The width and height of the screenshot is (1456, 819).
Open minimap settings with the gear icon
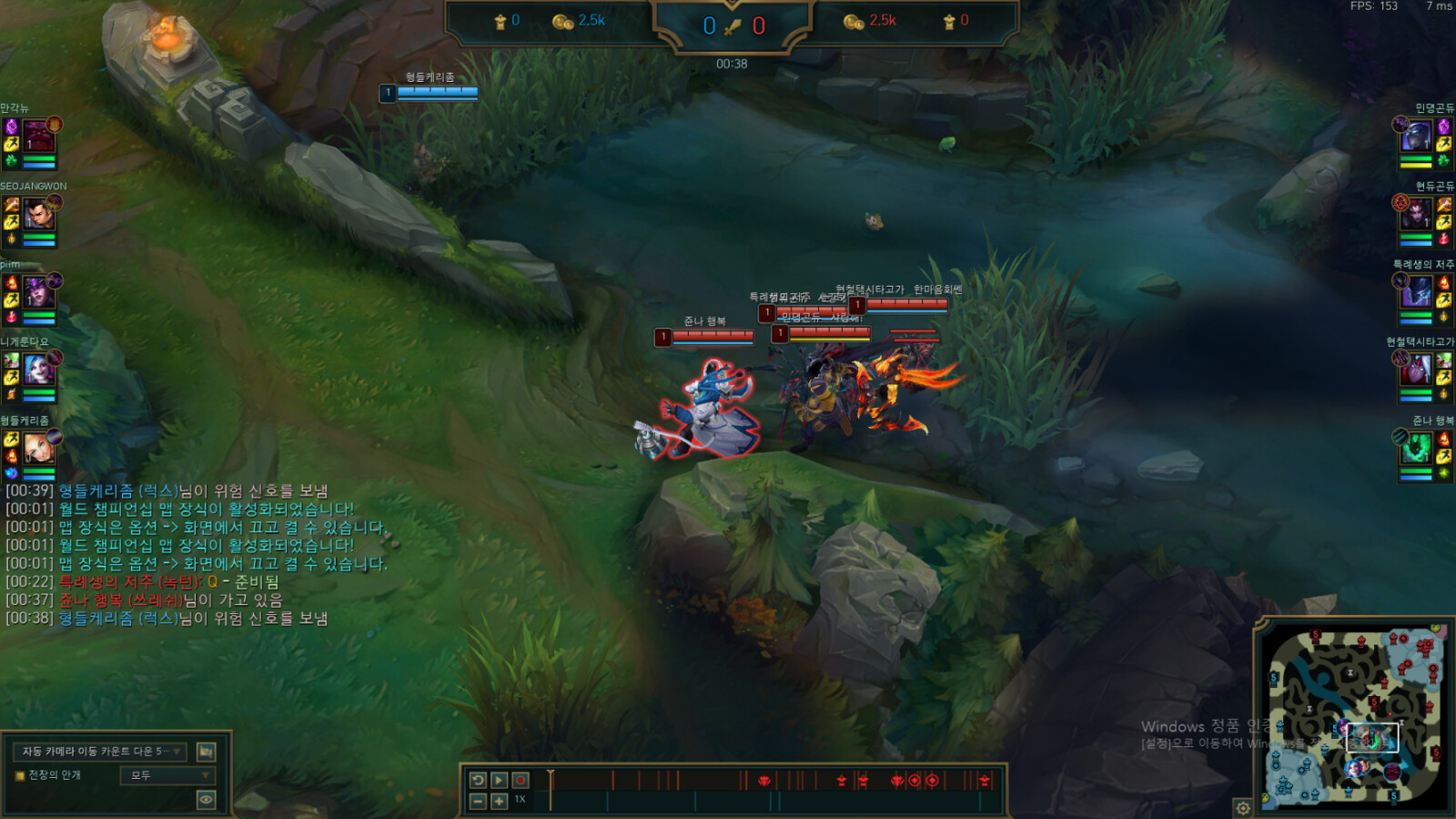point(1243,807)
